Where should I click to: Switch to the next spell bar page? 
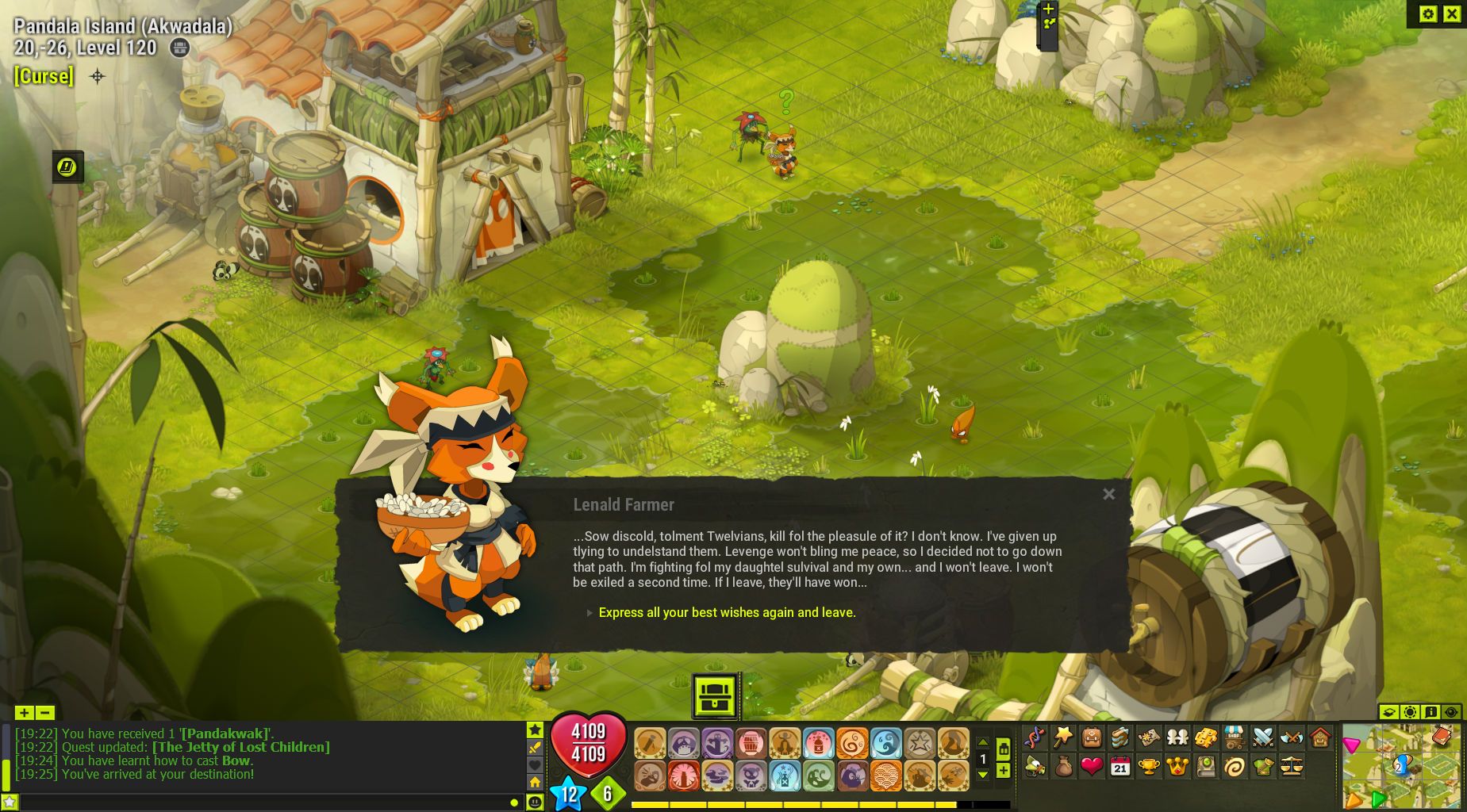(982, 775)
